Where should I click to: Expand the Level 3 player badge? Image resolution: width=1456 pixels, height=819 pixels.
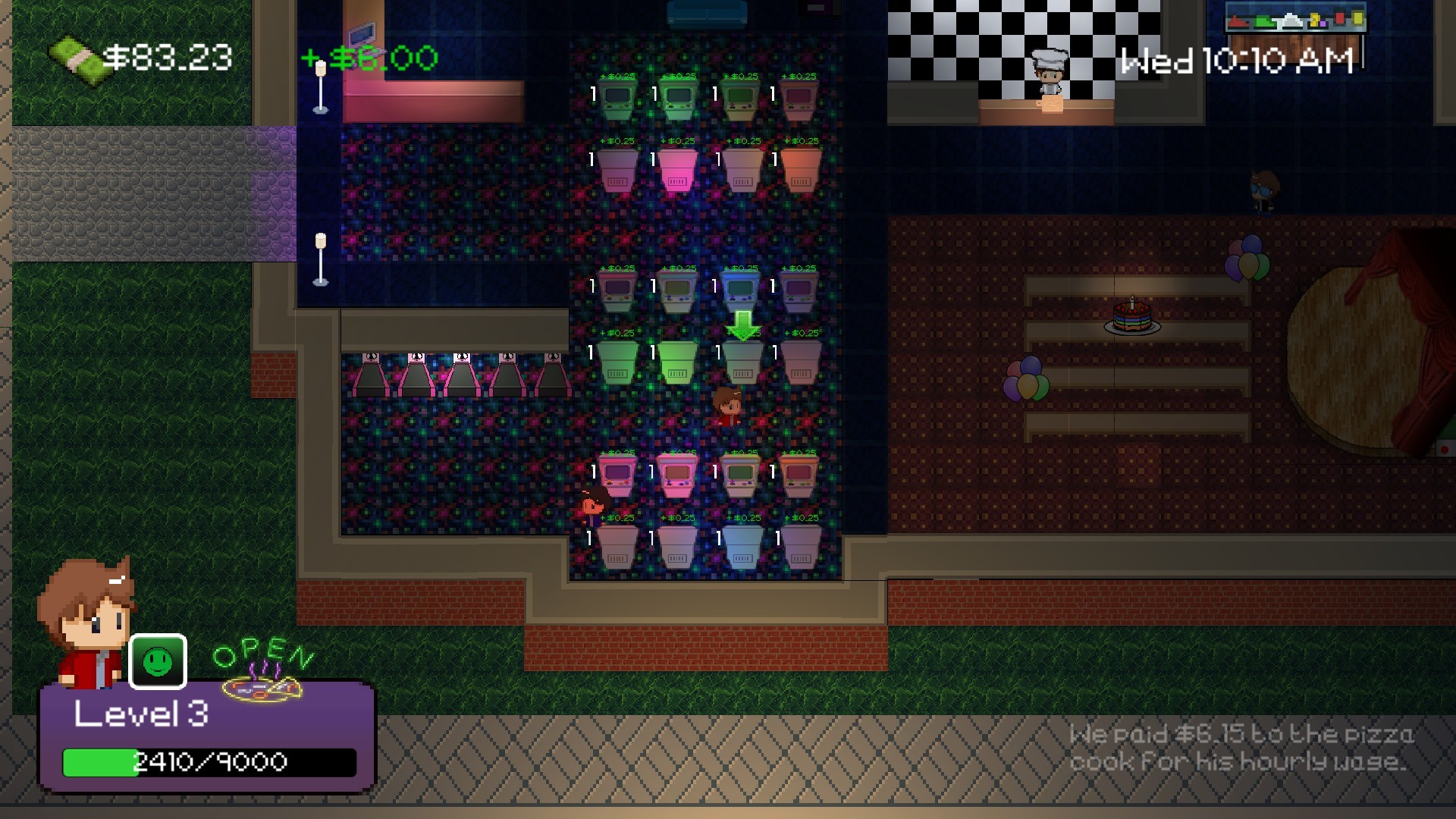[x=140, y=714]
